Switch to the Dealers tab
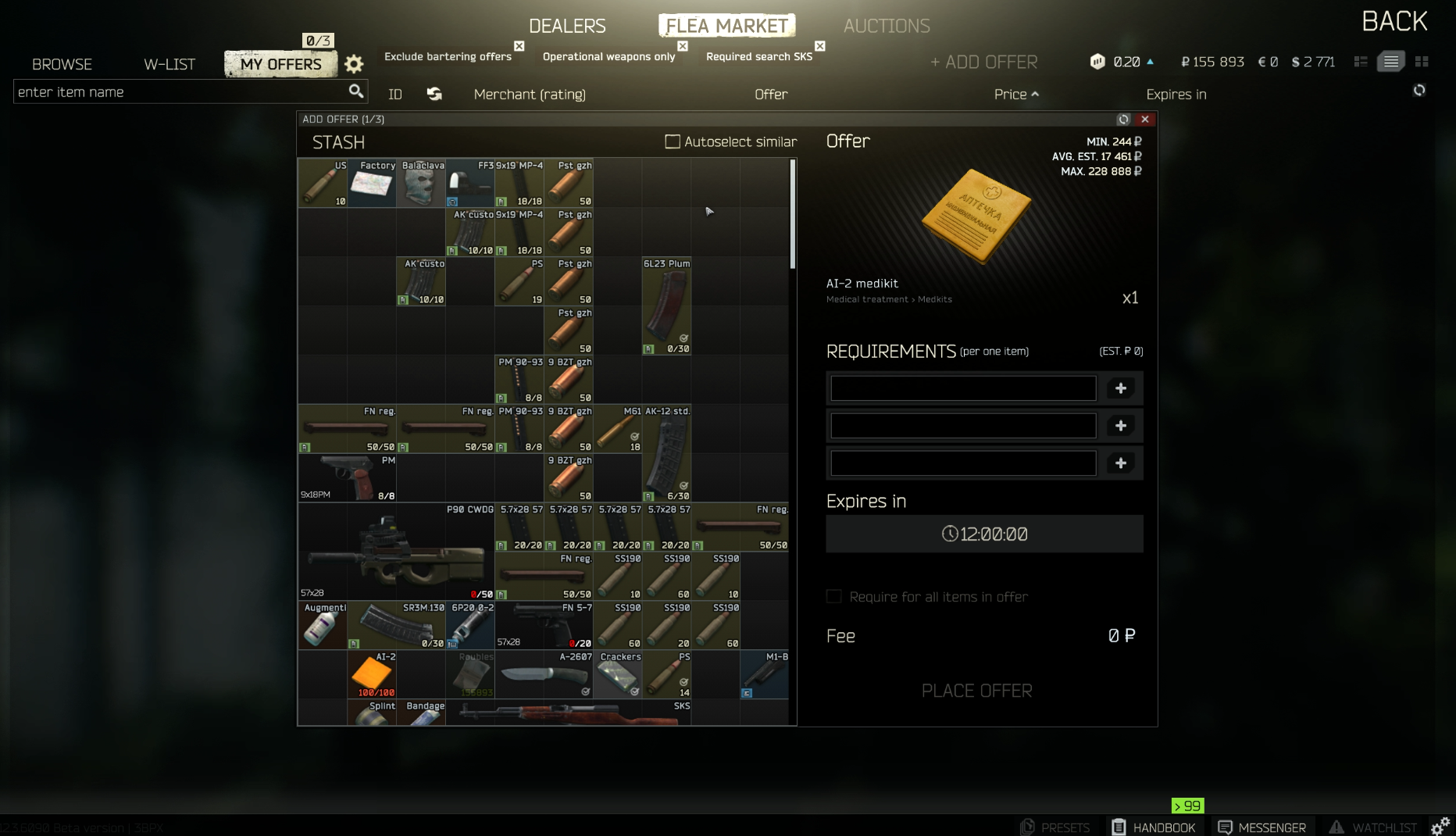1456x836 pixels. 566,25
